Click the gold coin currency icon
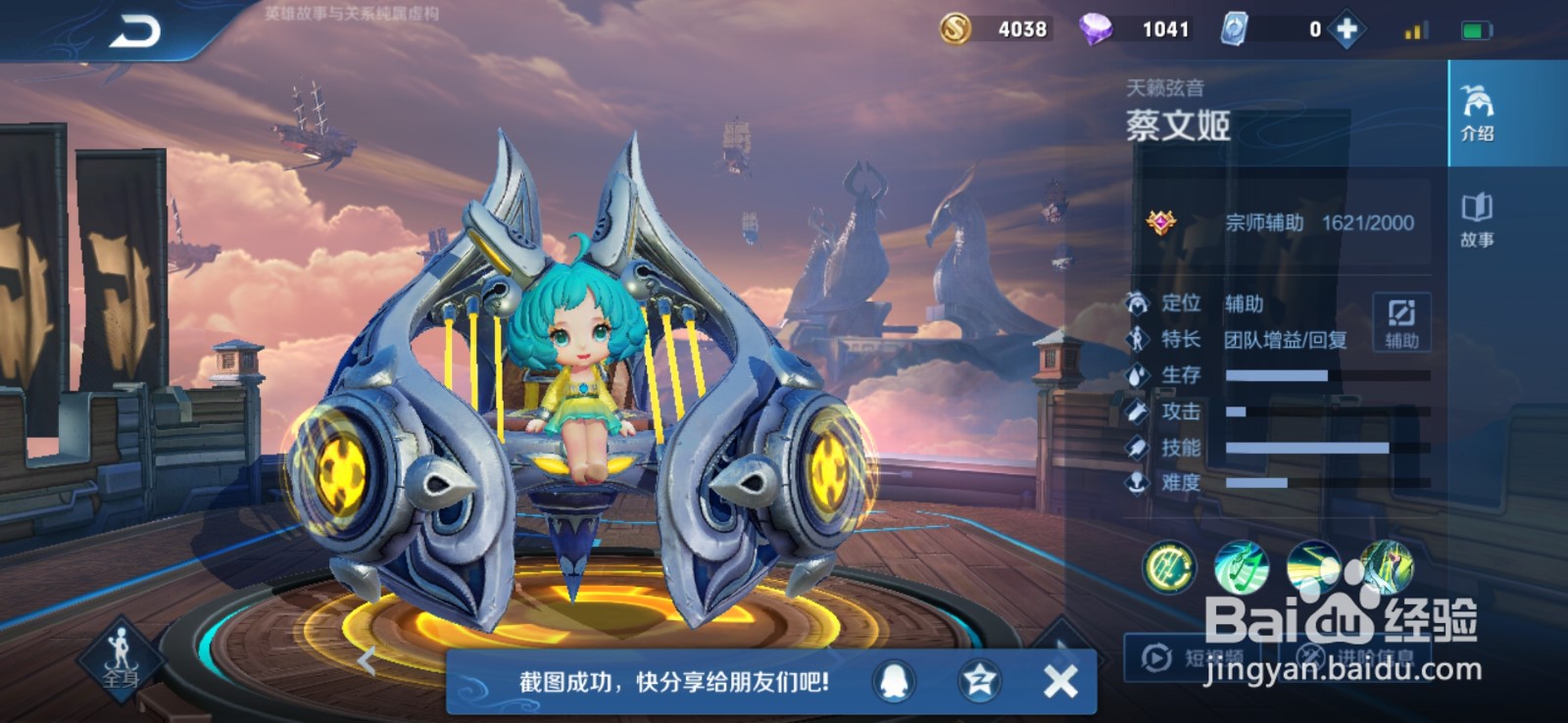The width and height of the screenshot is (1568, 723). (954, 28)
